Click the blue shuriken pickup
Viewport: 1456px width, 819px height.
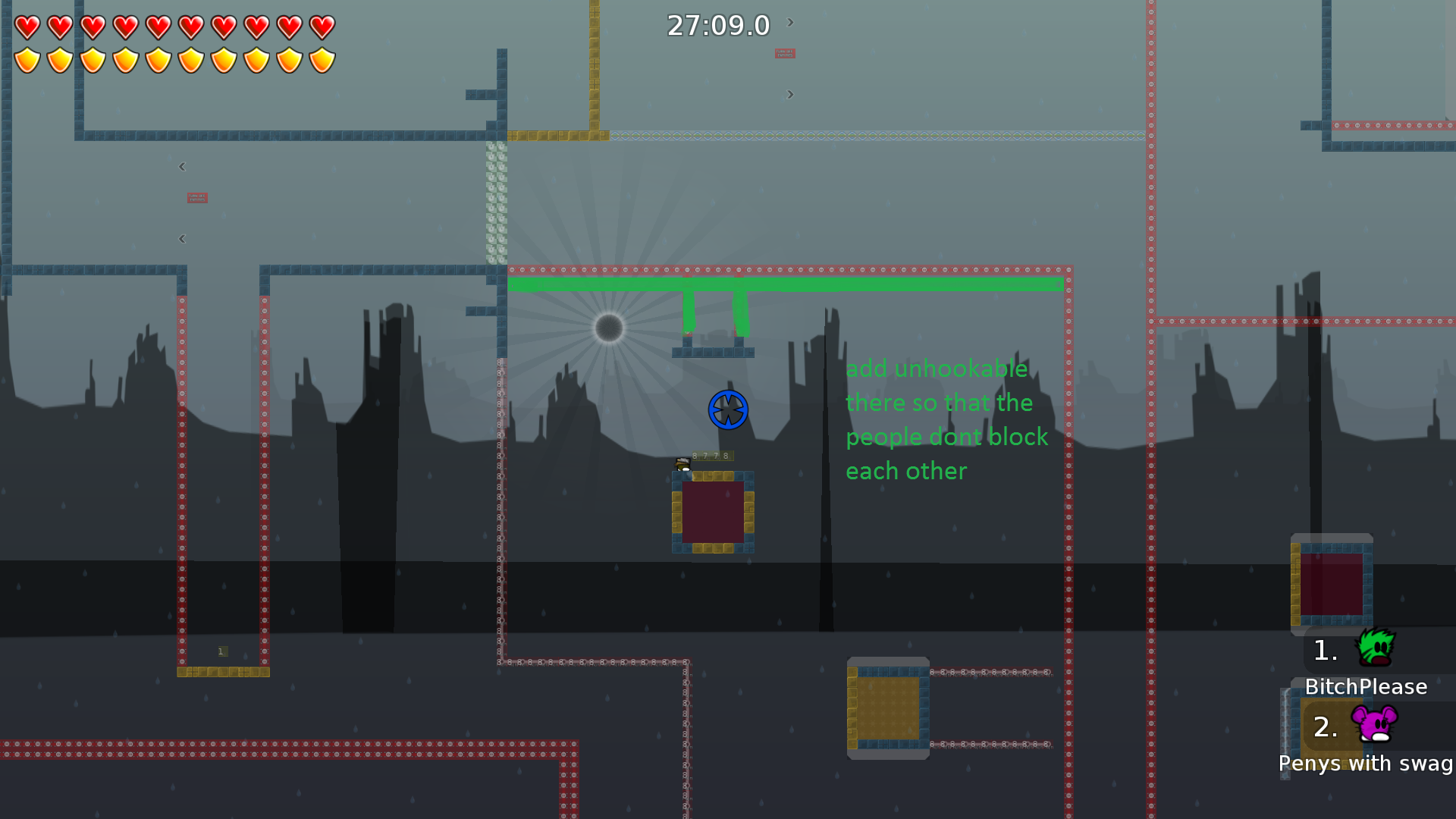click(x=727, y=409)
